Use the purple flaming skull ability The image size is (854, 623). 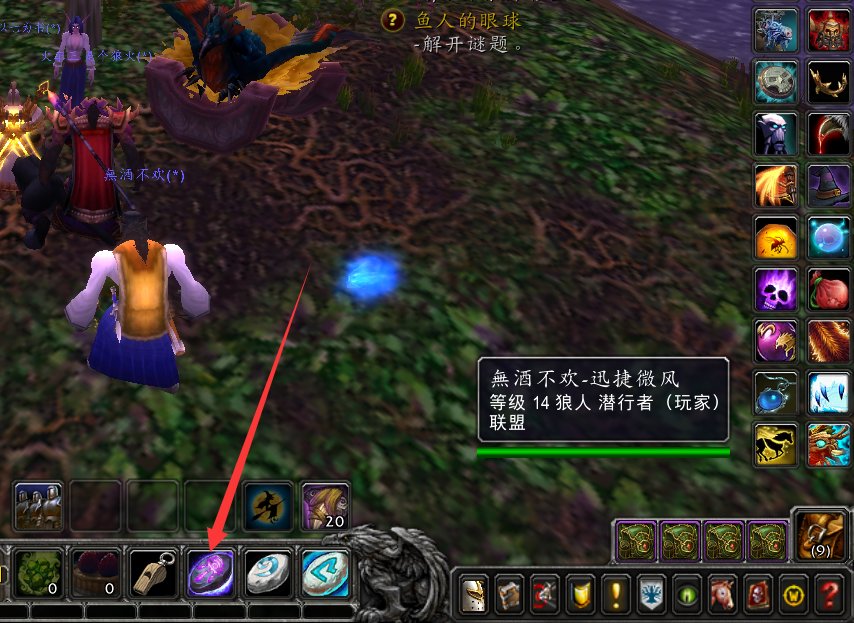click(776, 290)
